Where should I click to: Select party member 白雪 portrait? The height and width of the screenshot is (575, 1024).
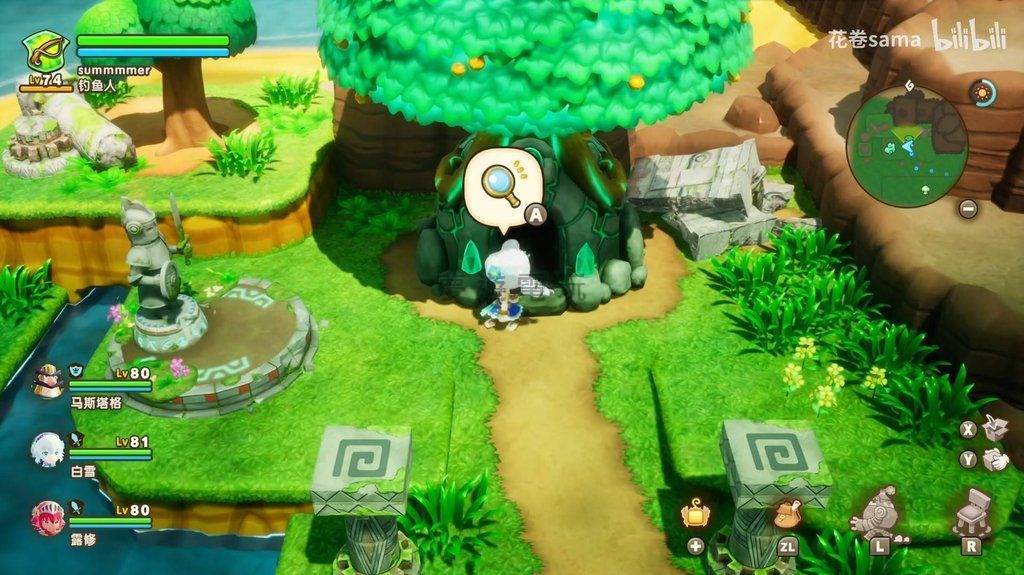point(47,449)
